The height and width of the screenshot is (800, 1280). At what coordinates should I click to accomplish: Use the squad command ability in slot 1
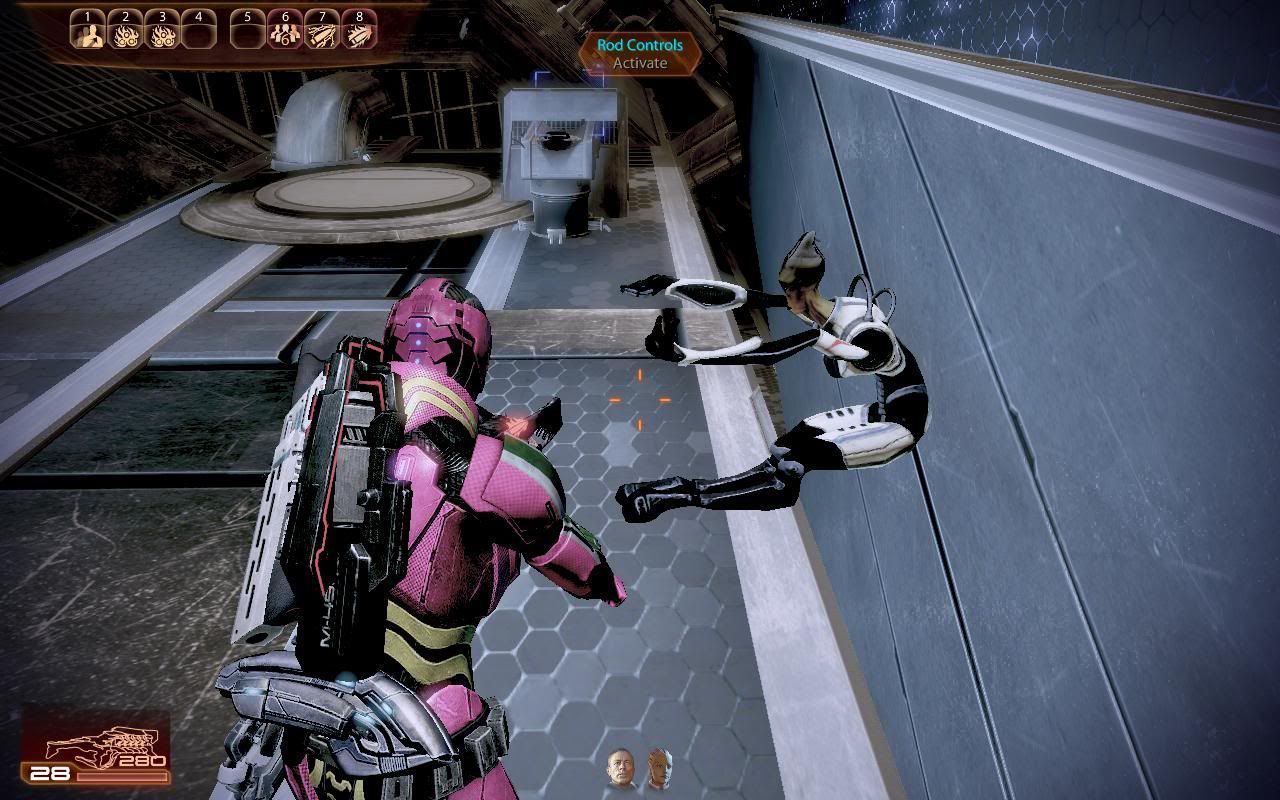tap(88, 34)
